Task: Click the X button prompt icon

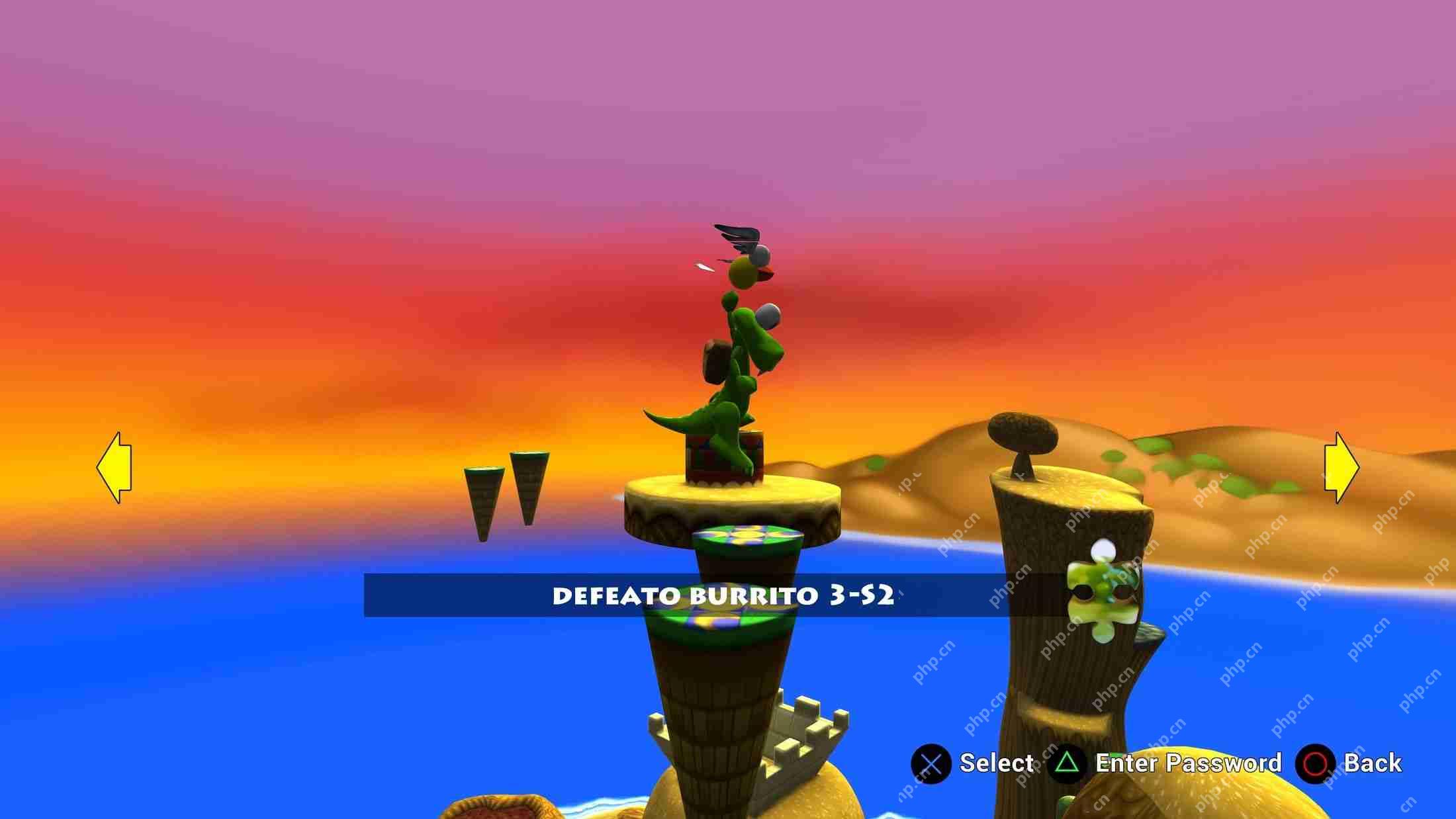Action: coord(933,763)
